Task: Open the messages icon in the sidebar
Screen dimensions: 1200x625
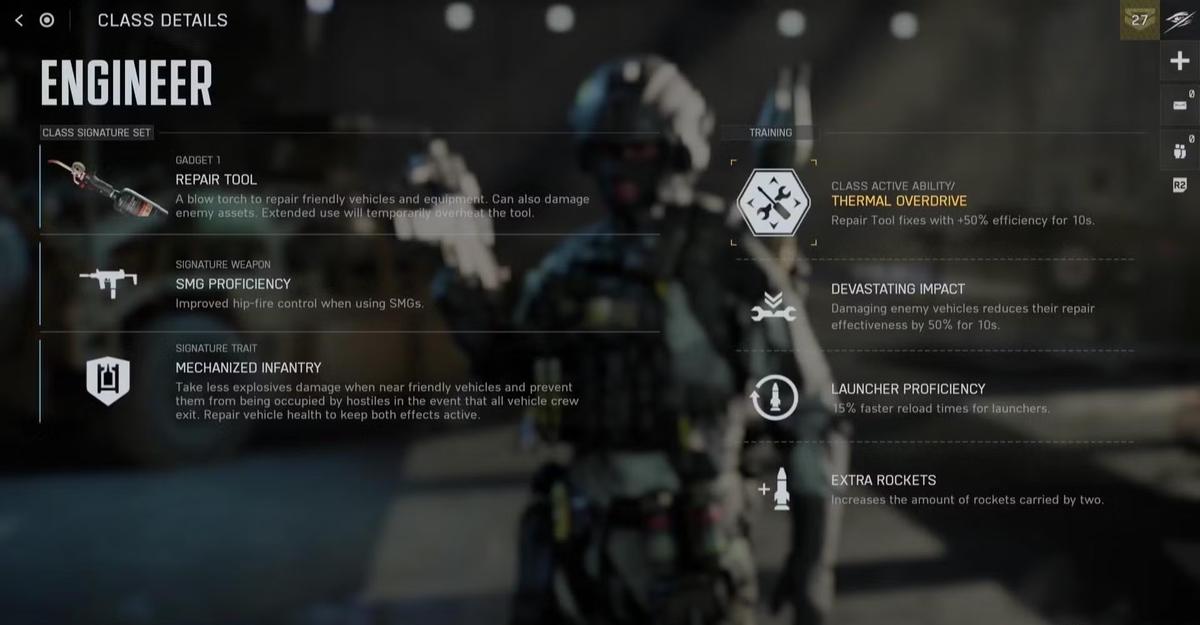Action: (x=1180, y=104)
